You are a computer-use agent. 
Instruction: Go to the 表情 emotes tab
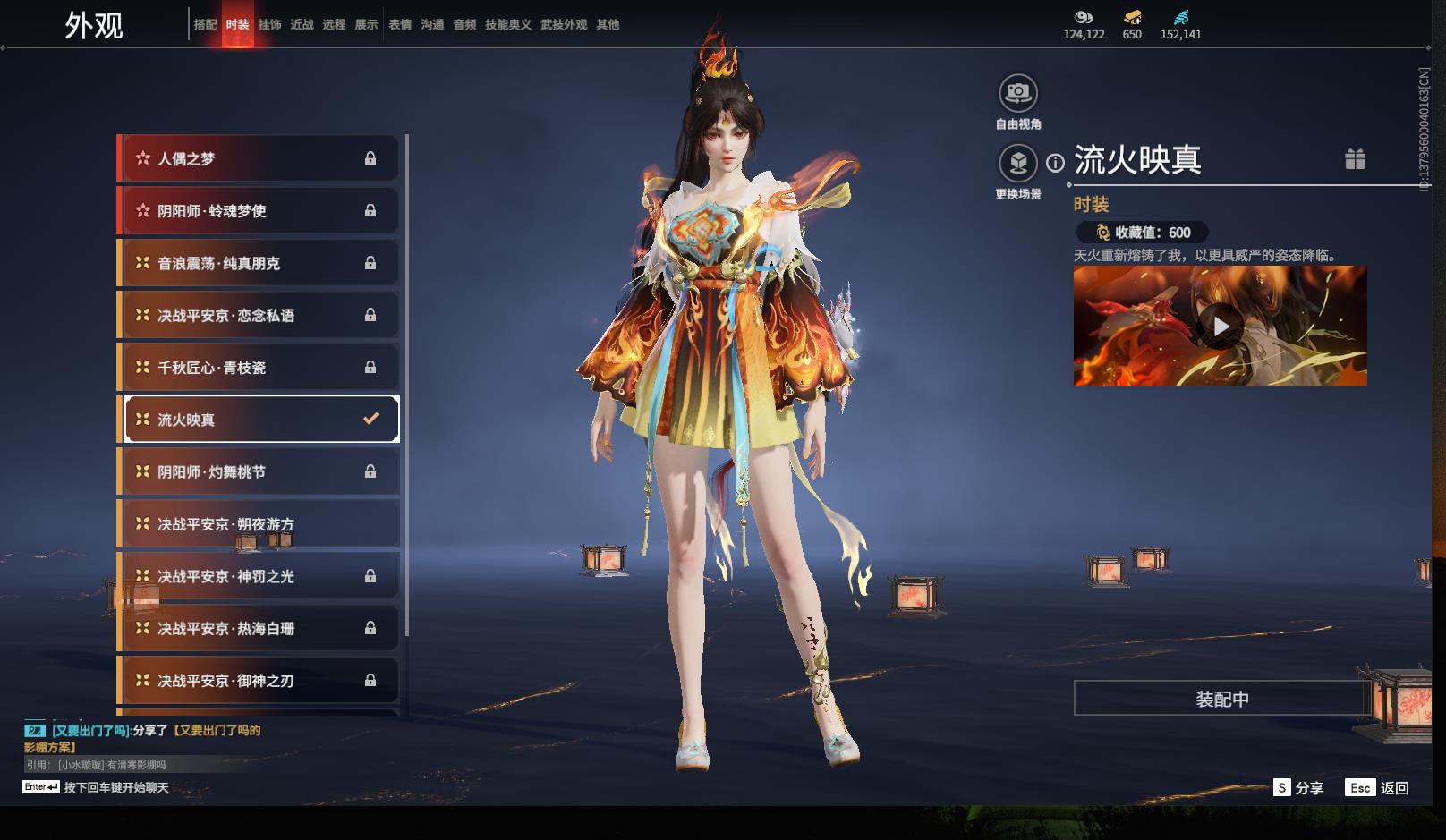[400, 24]
